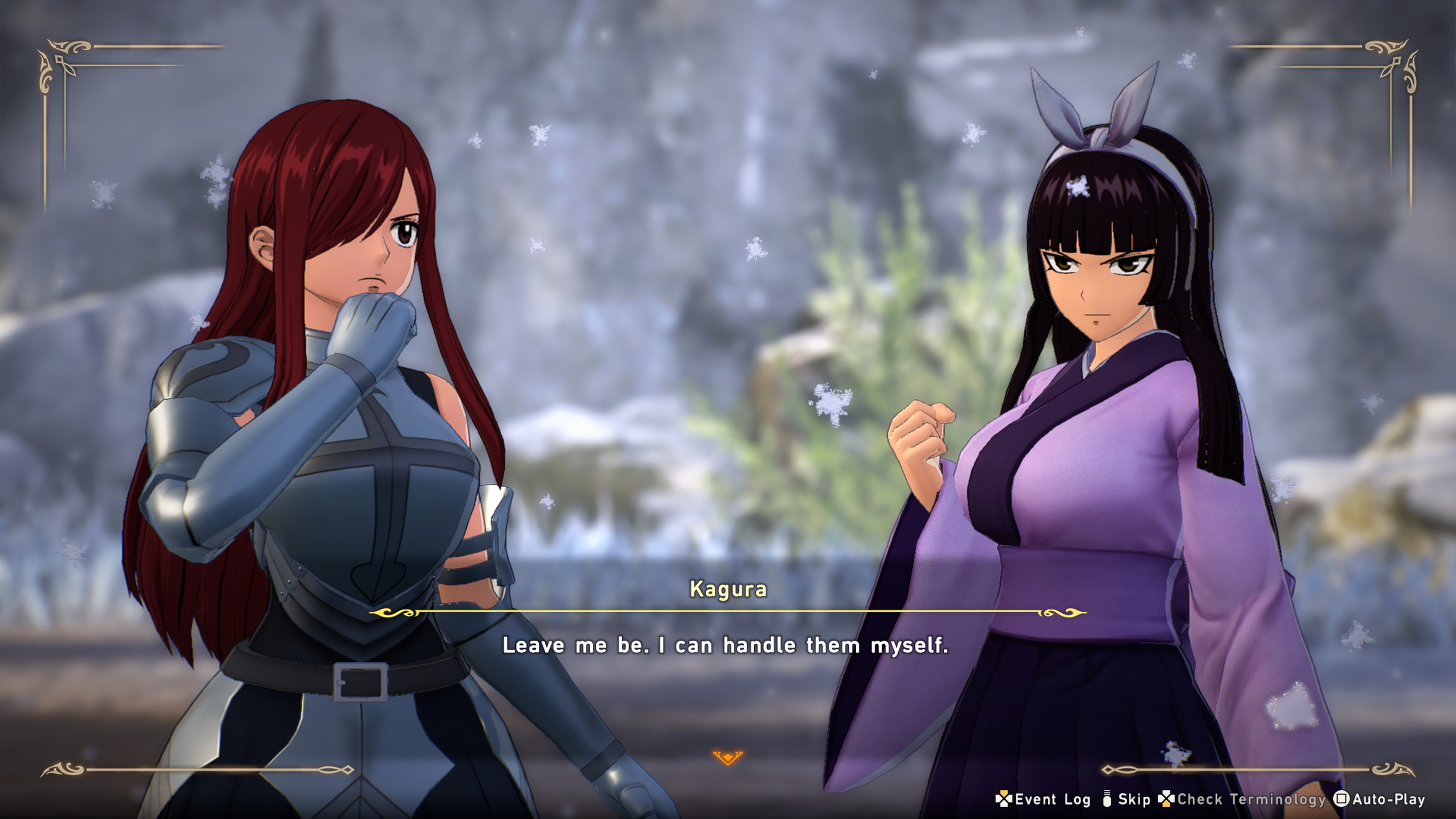Skip the dialogue scene

pos(1126,799)
